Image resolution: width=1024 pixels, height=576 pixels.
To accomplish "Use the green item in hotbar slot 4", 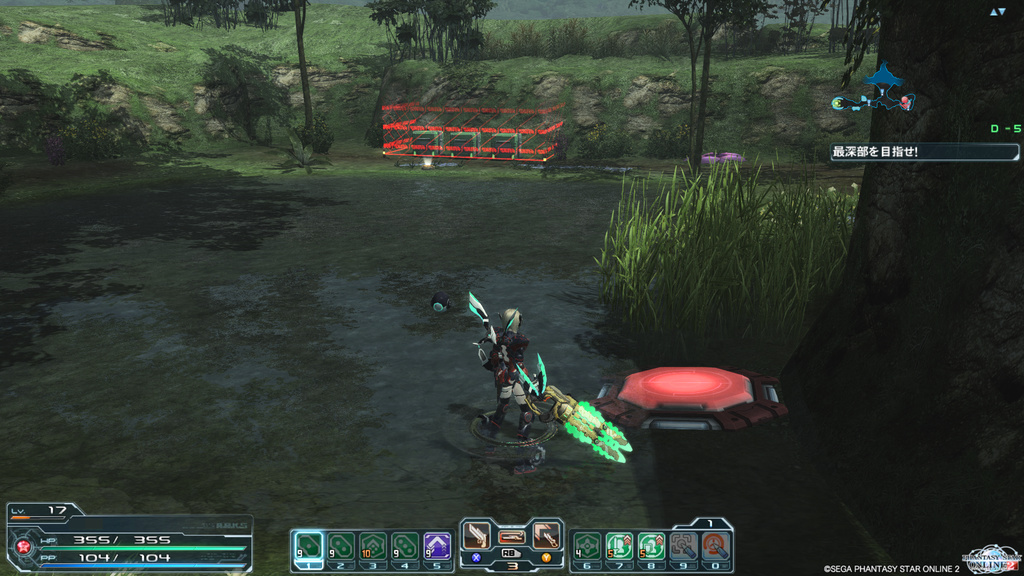I will pyautogui.click(x=405, y=545).
